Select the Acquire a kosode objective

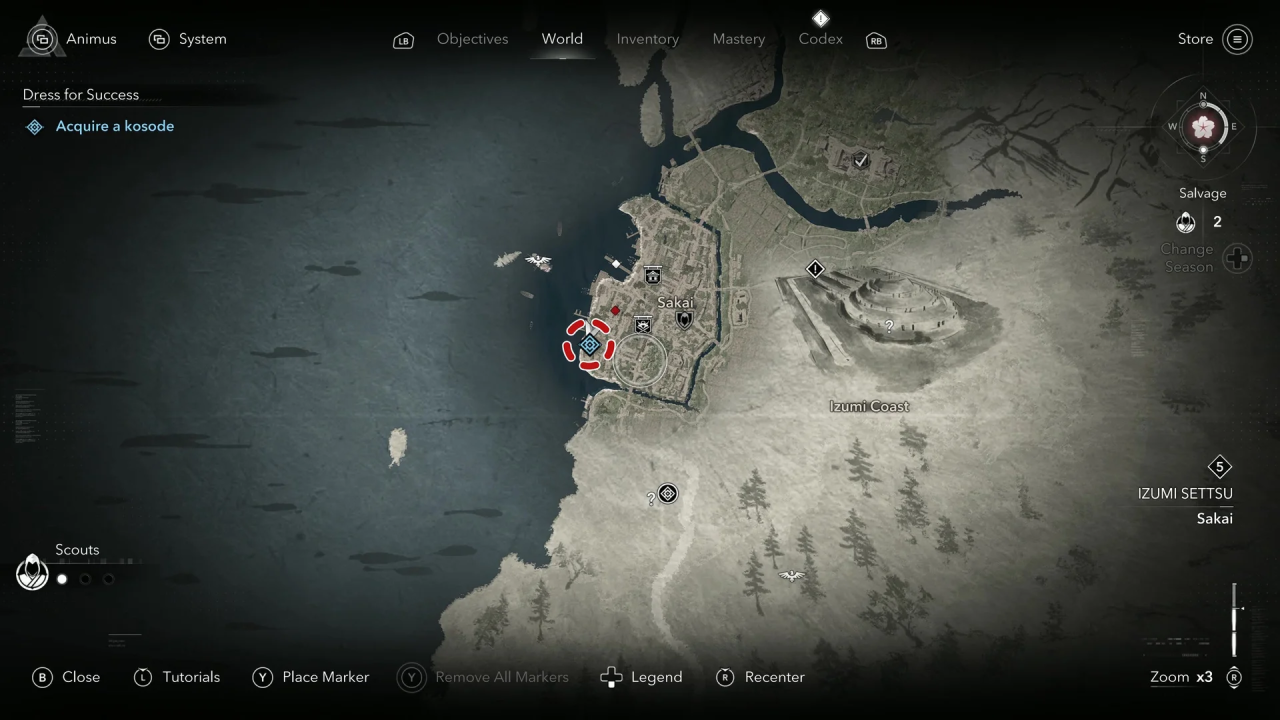pyautogui.click(x=114, y=126)
